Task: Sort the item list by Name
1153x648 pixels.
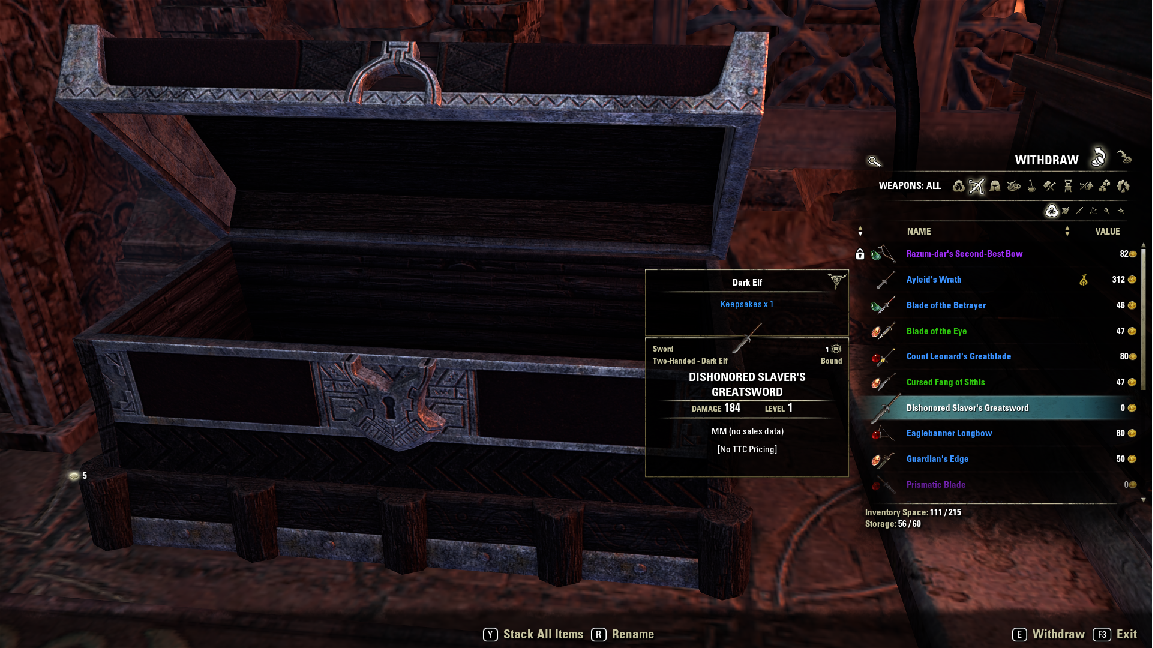Action: click(919, 232)
